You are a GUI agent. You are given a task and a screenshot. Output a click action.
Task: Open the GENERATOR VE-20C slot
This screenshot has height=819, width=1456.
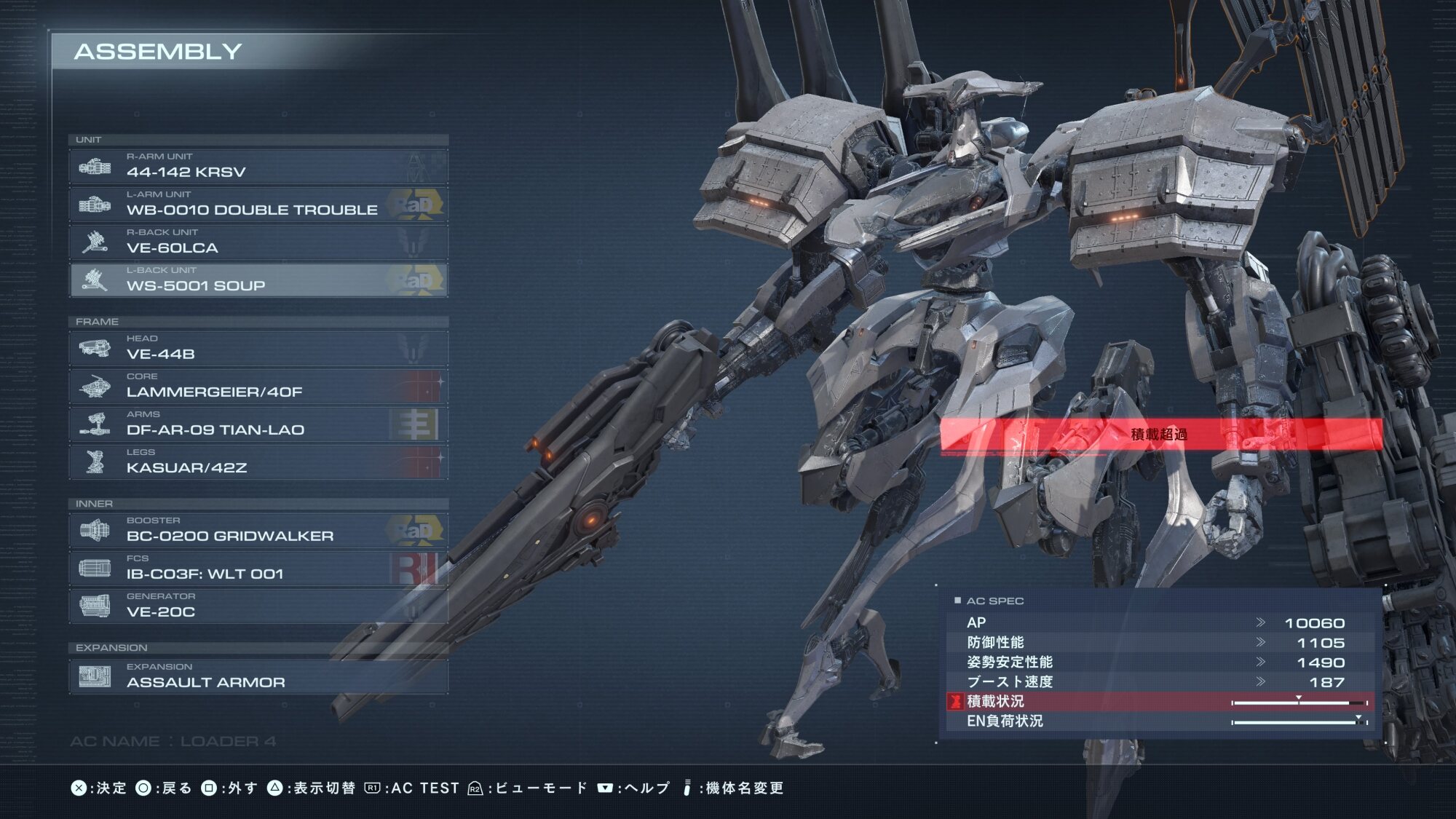(x=258, y=606)
